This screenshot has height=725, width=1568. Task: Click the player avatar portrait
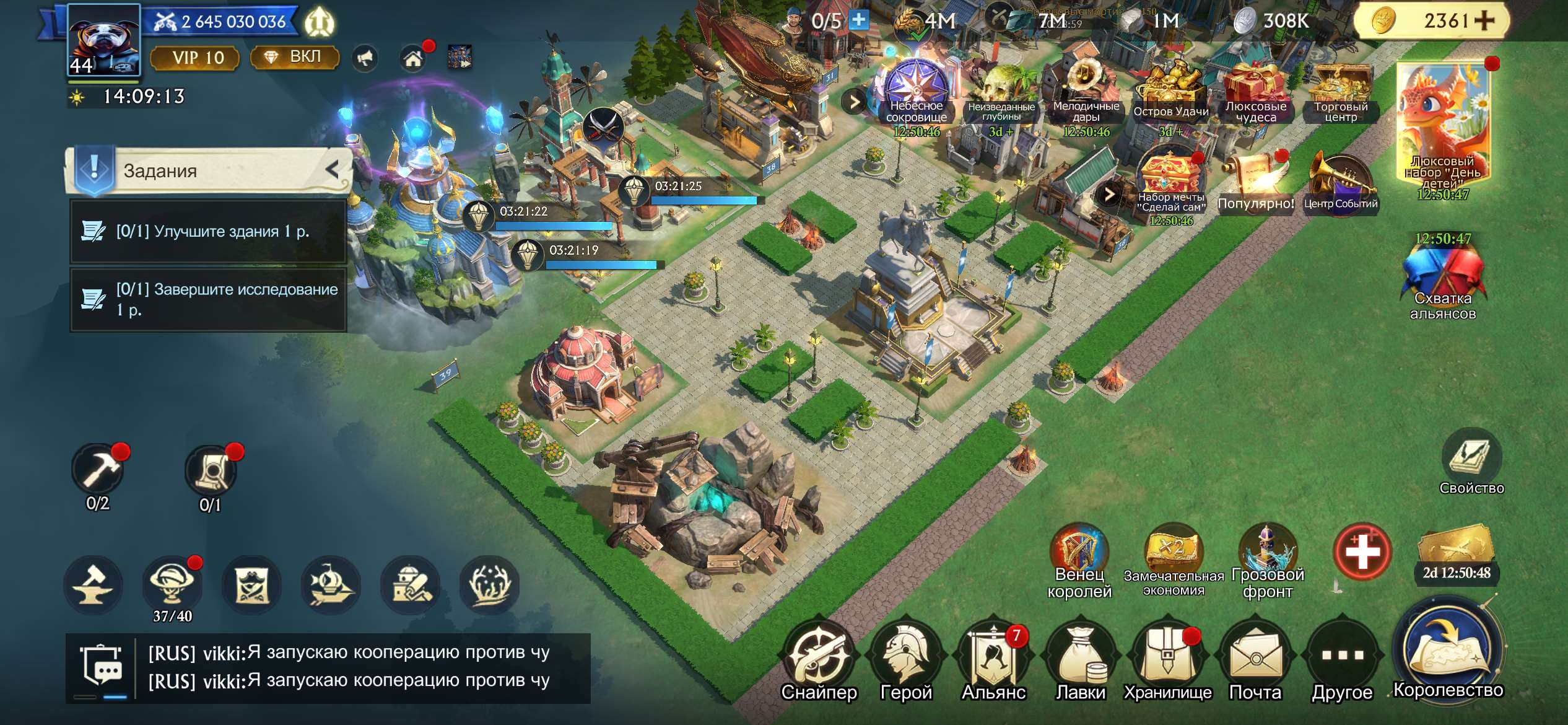point(103,40)
